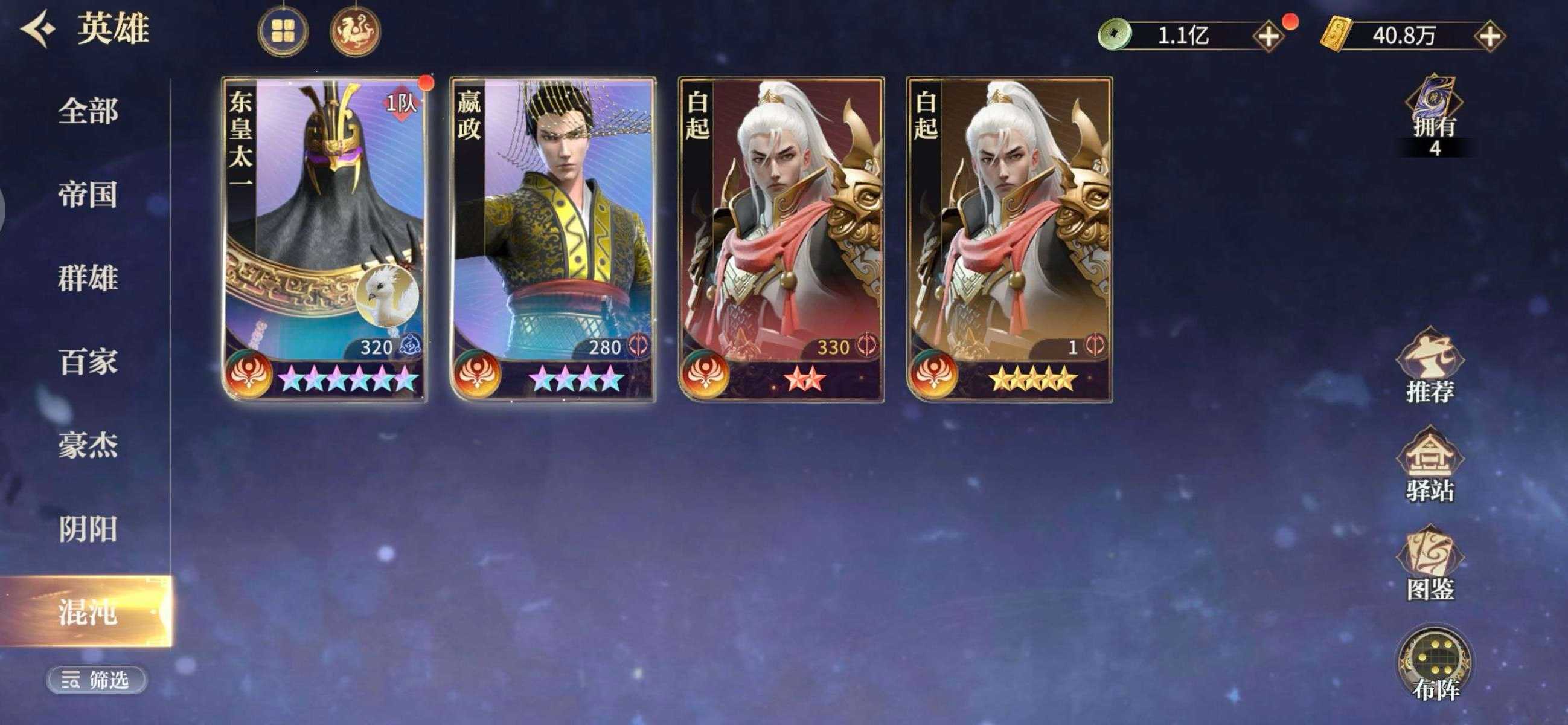The image size is (1568, 725).
Task: Open the round beast emblem icon
Action: point(356,31)
